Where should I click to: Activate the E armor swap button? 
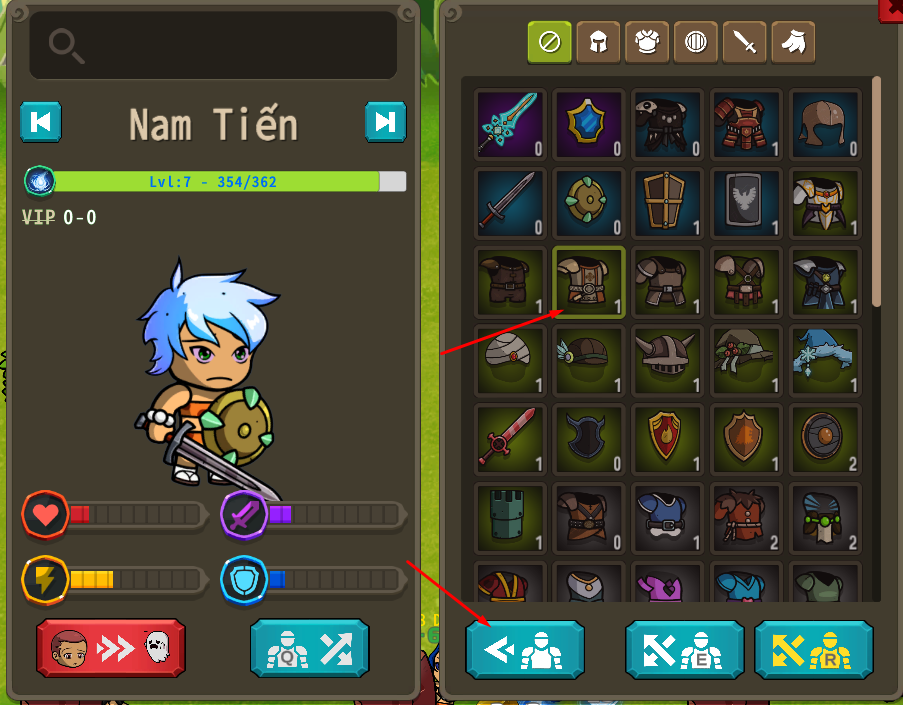pos(685,650)
